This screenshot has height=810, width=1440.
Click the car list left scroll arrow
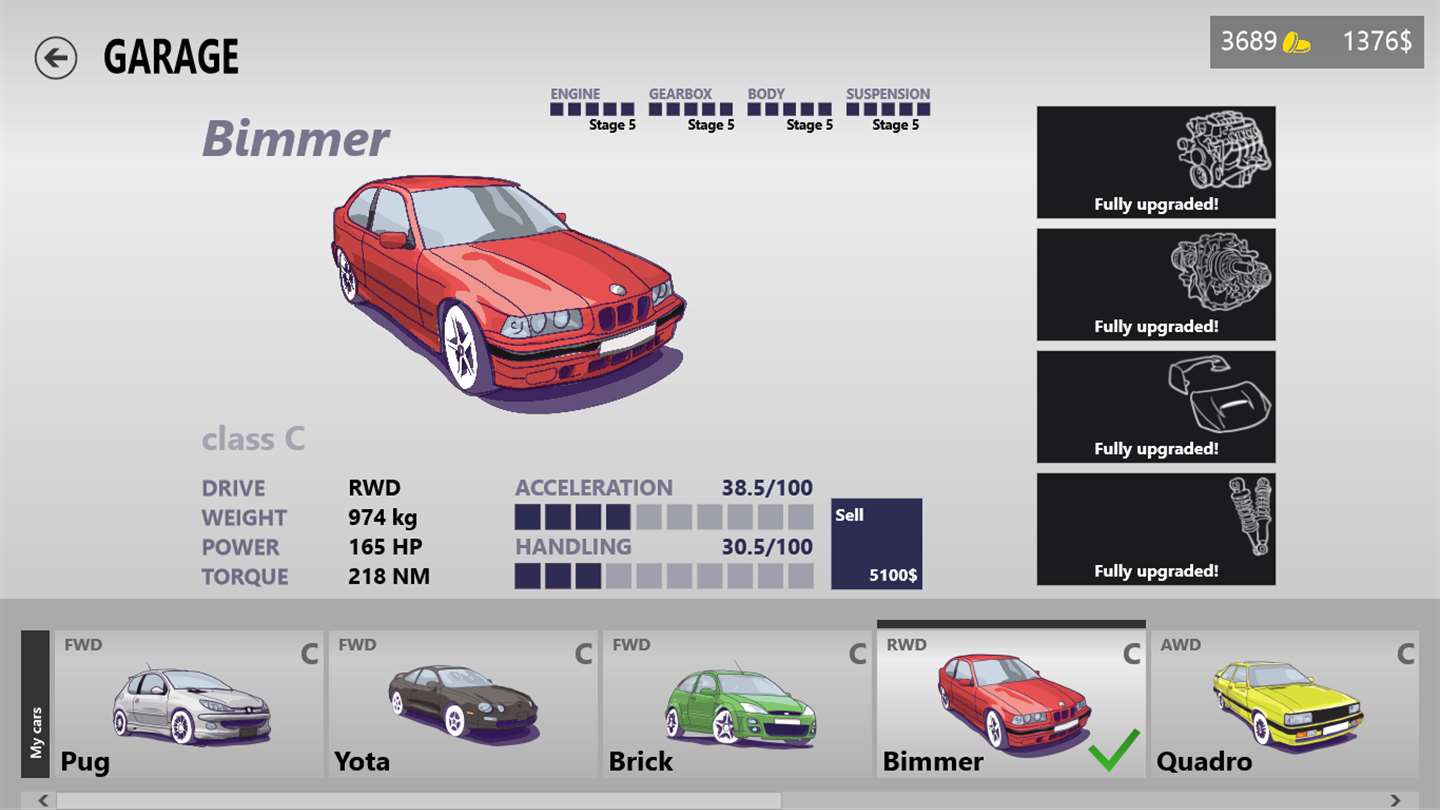pyautogui.click(x=43, y=800)
